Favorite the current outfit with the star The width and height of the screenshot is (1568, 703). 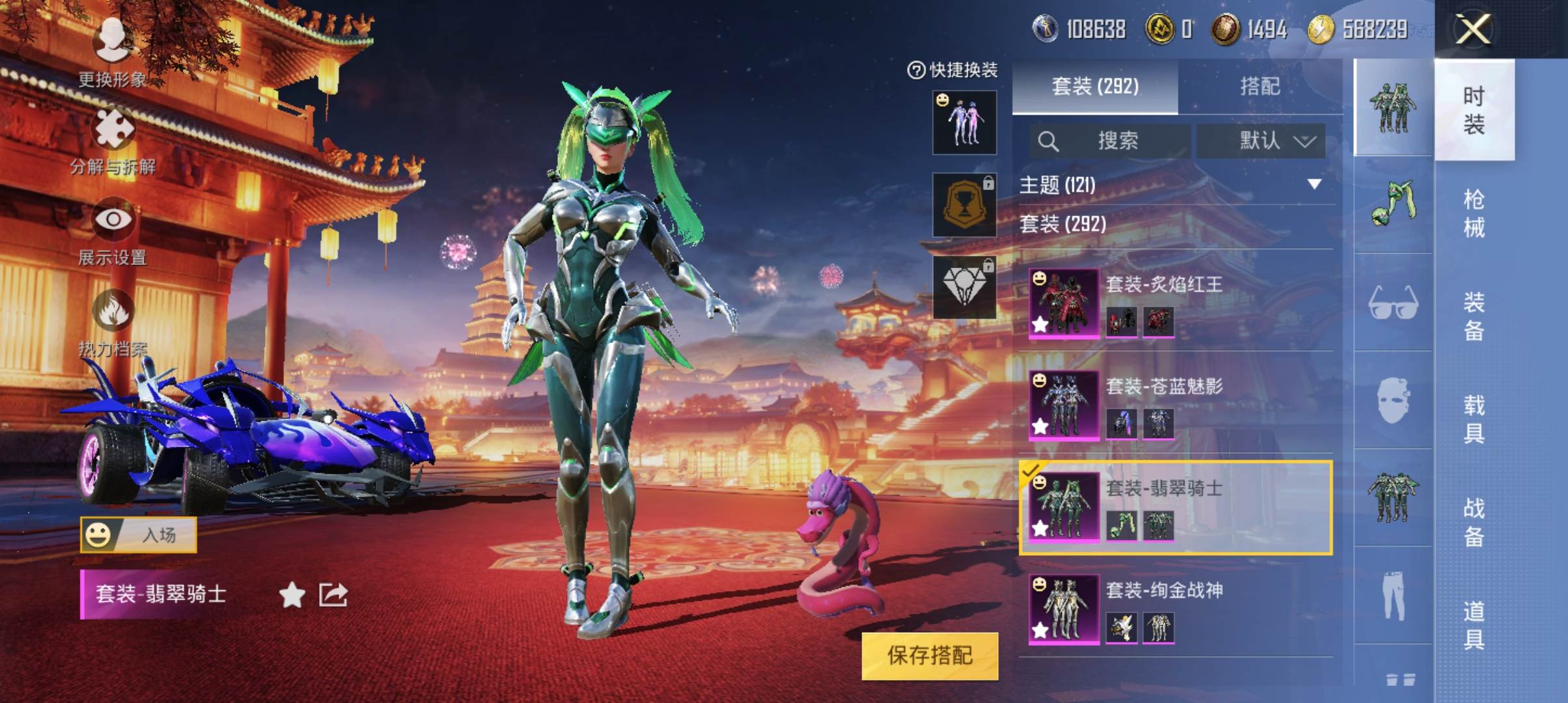pos(292,594)
